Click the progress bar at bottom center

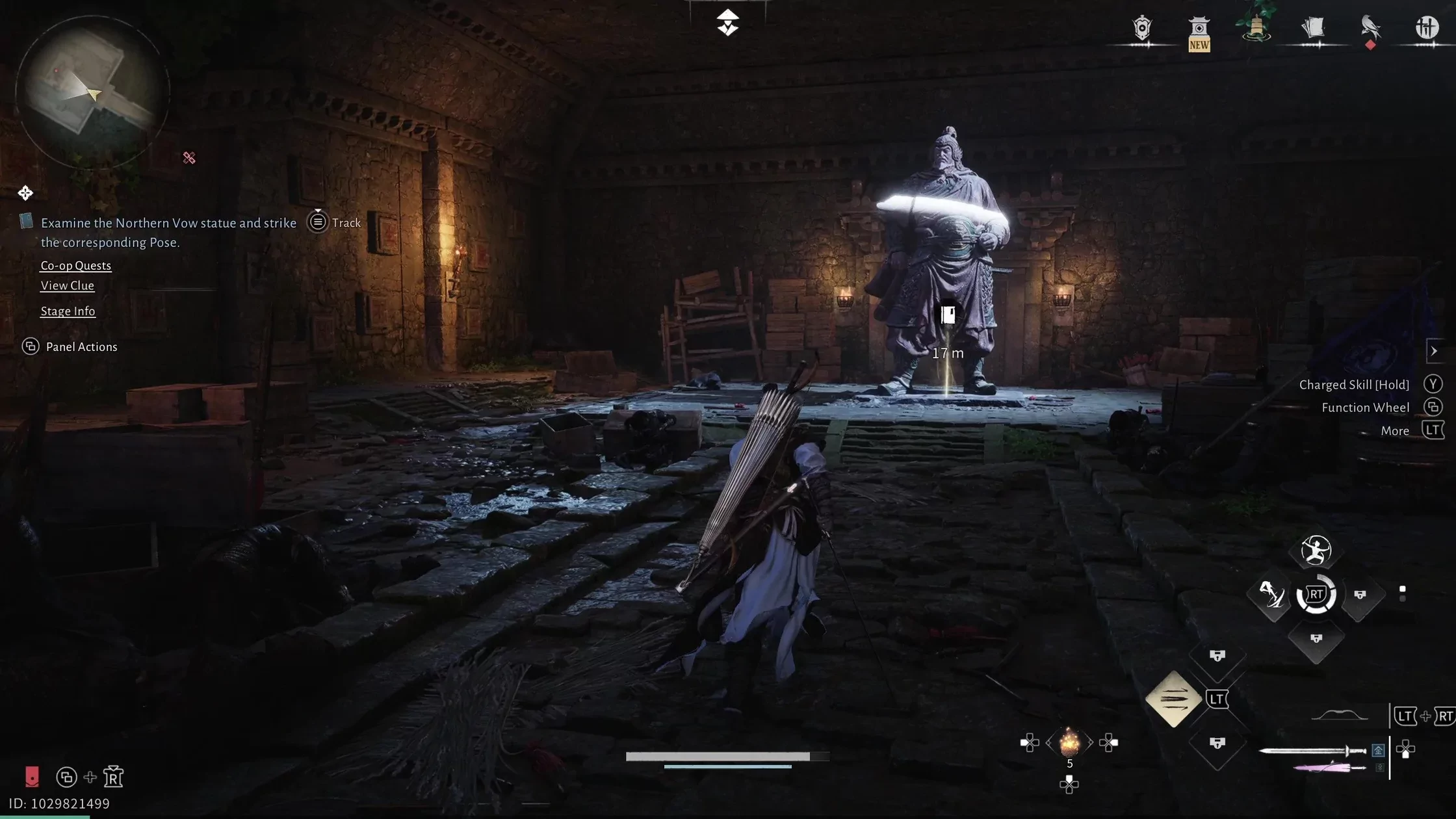[727, 755]
